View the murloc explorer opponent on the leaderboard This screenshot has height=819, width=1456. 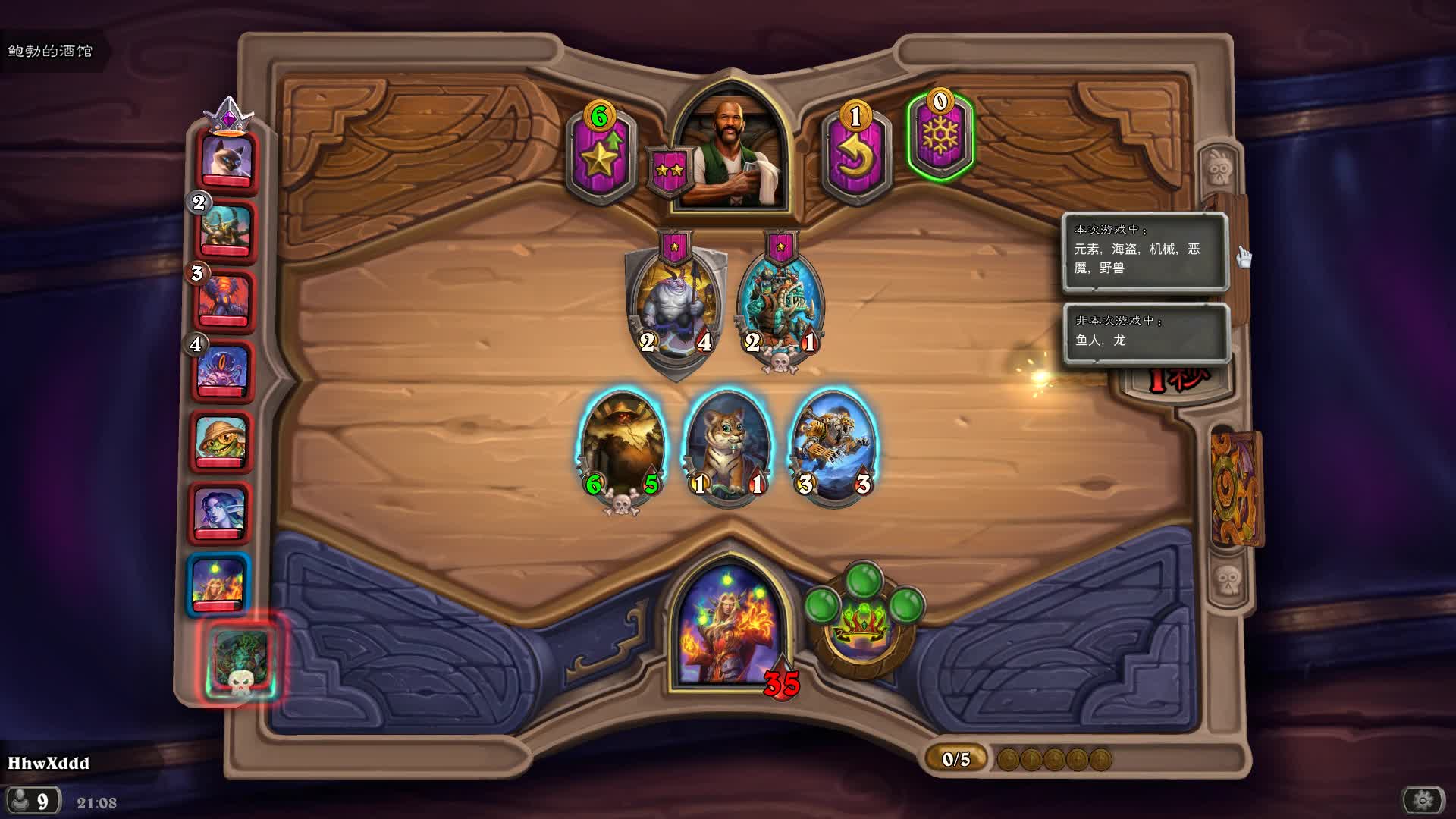click(x=221, y=441)
